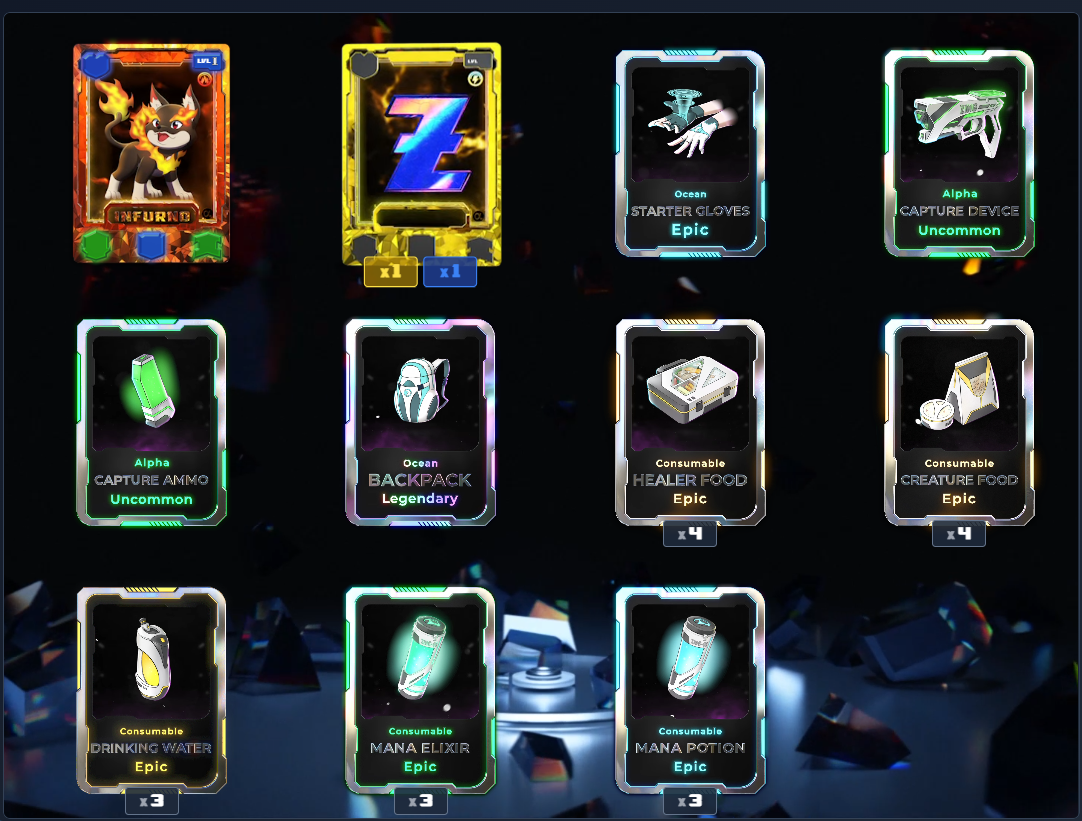Select the Capture Device Uncommon card
1082x821 pixels.
(959, 153)
